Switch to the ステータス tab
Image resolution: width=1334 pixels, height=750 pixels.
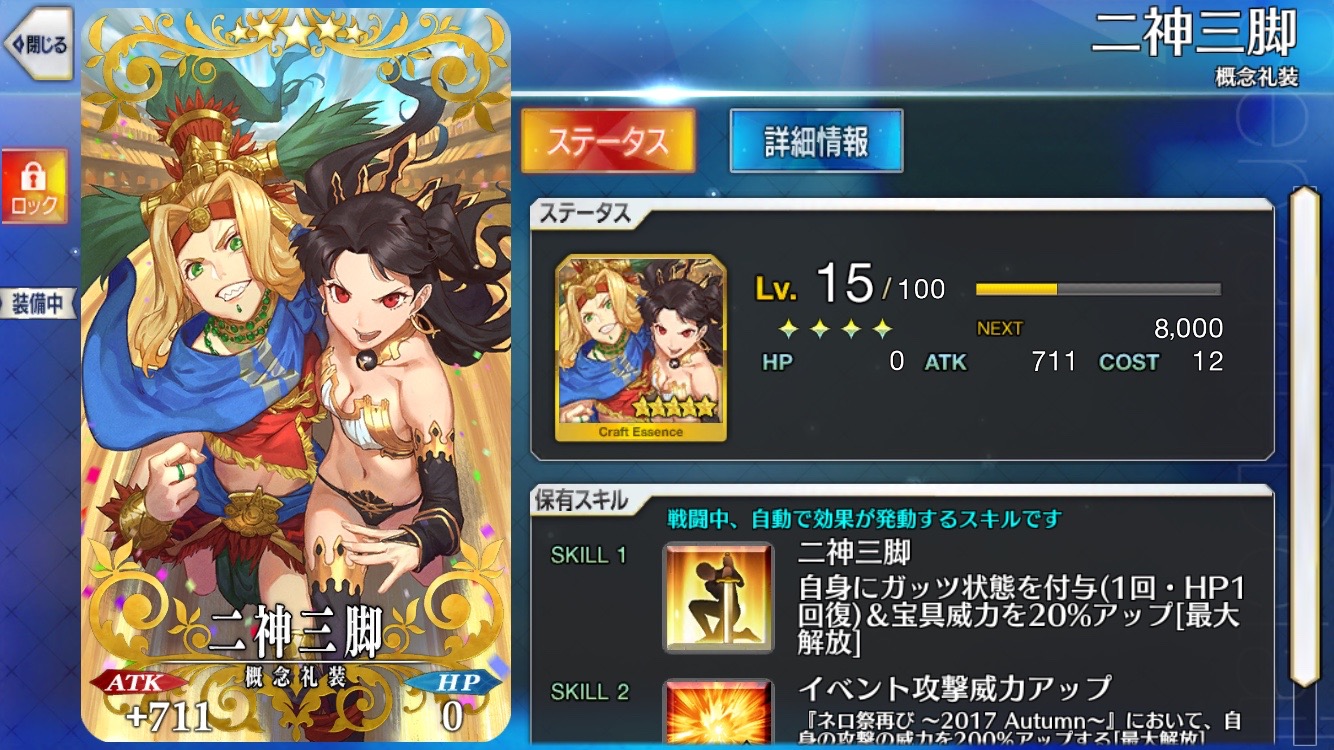608,141
